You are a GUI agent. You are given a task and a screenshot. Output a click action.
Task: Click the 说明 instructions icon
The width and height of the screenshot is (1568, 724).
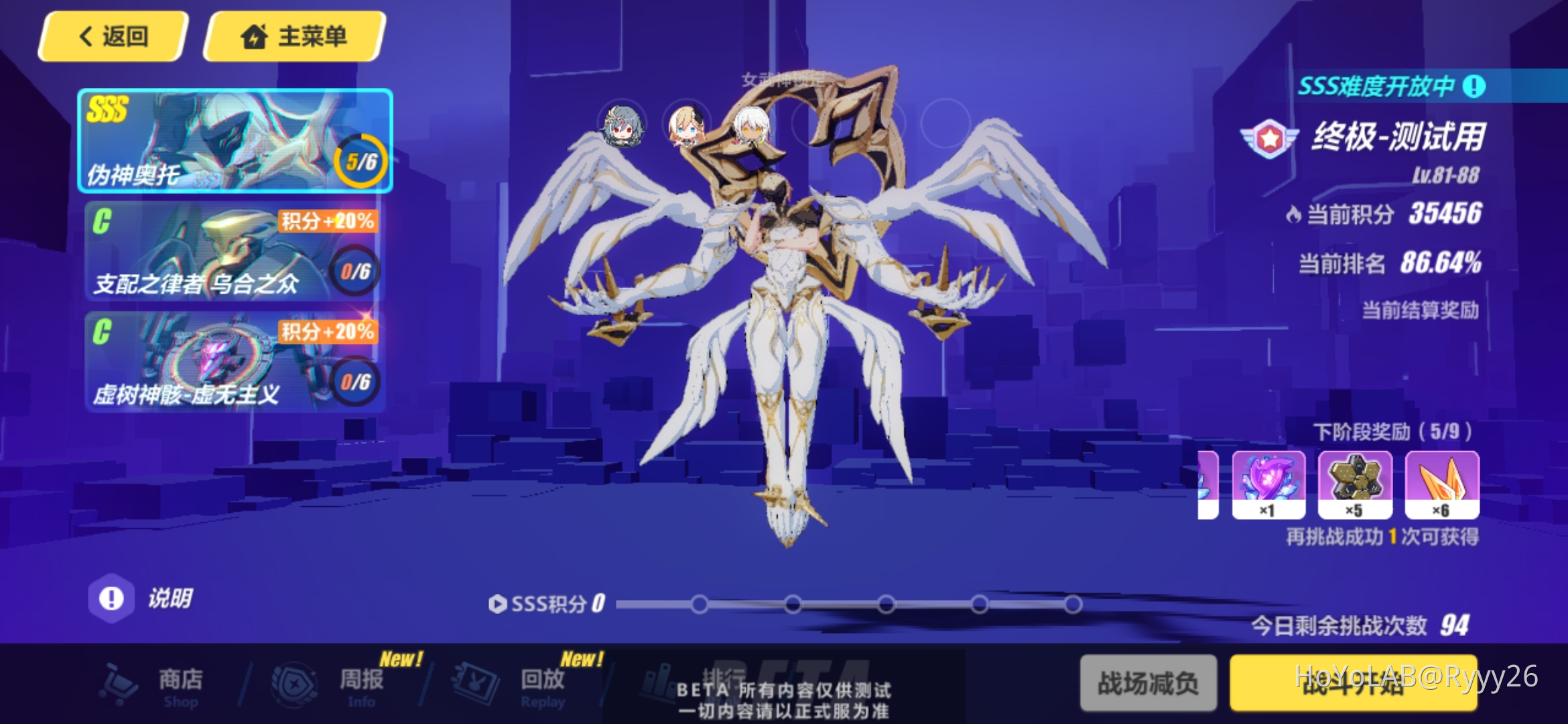pos(111,597)
